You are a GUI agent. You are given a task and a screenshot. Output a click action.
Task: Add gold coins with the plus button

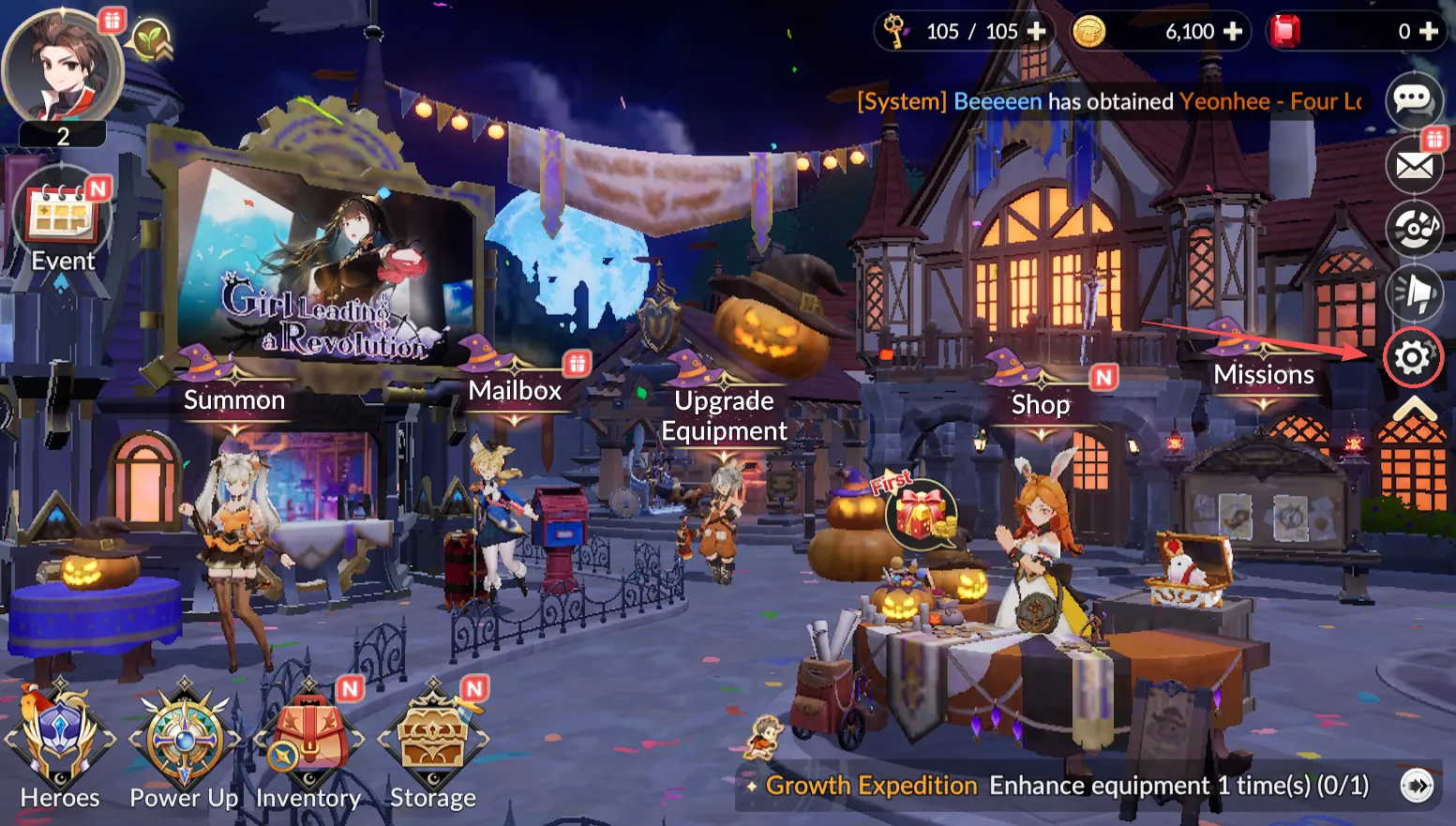click(1233, 32)
